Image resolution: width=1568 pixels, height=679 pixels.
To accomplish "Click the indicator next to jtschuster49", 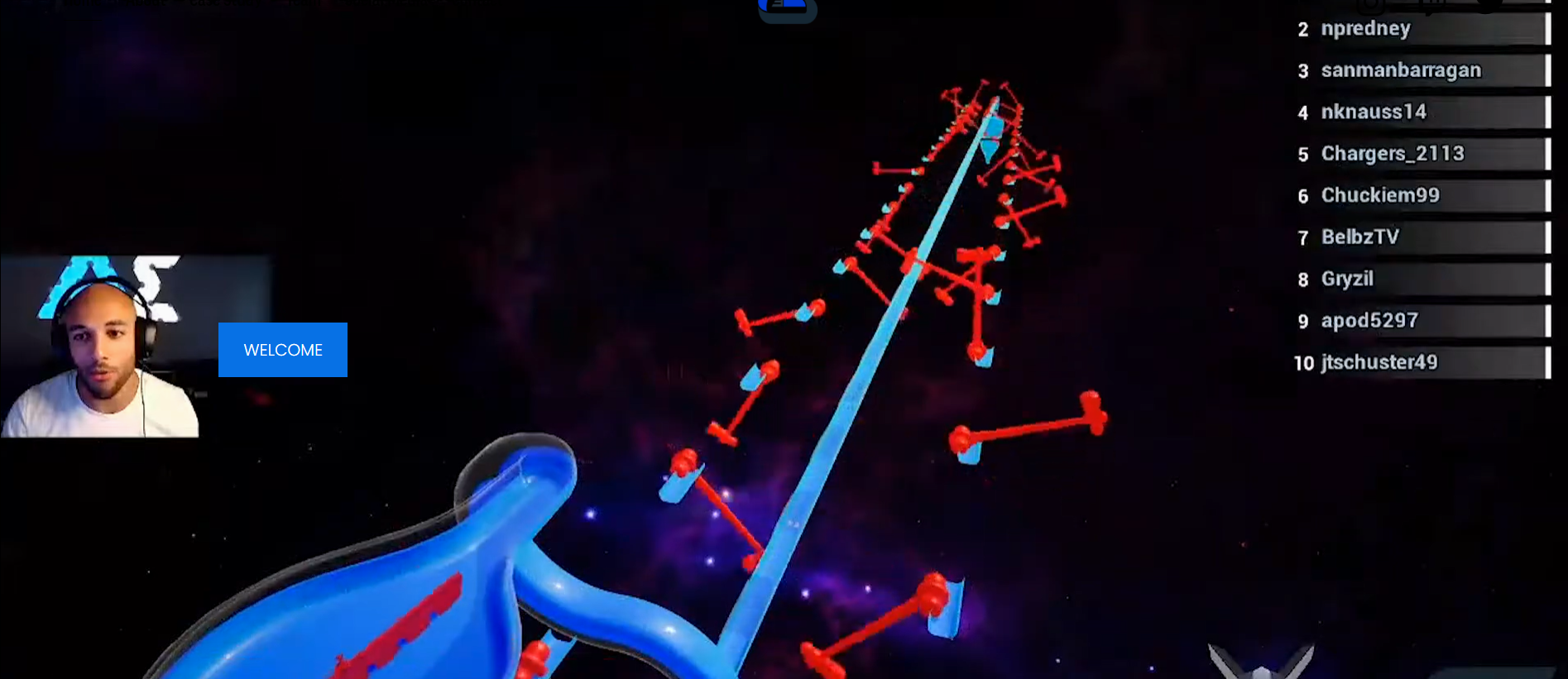I will pos(1549,361).
